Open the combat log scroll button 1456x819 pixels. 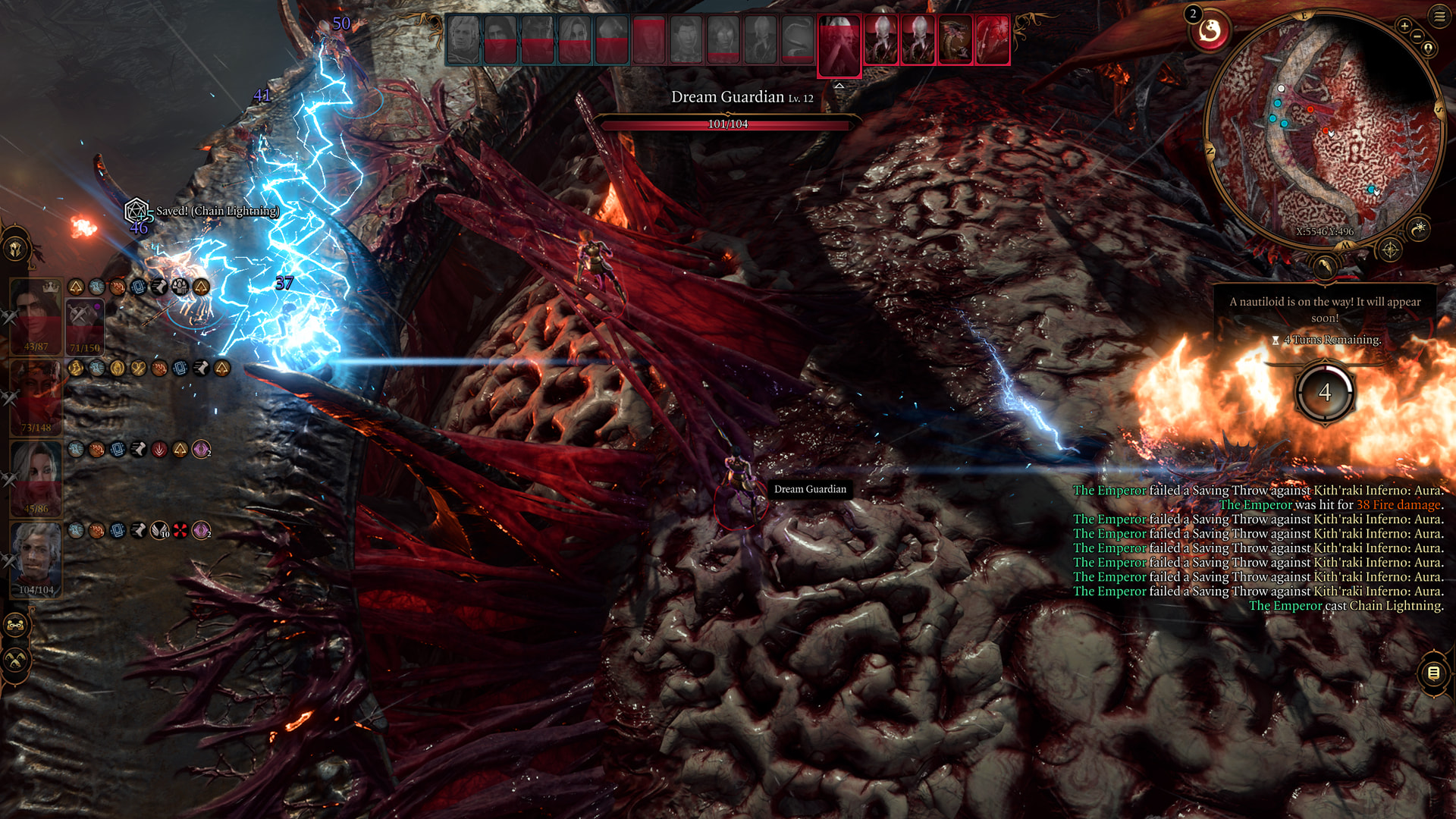click(x=1433, y=673)
